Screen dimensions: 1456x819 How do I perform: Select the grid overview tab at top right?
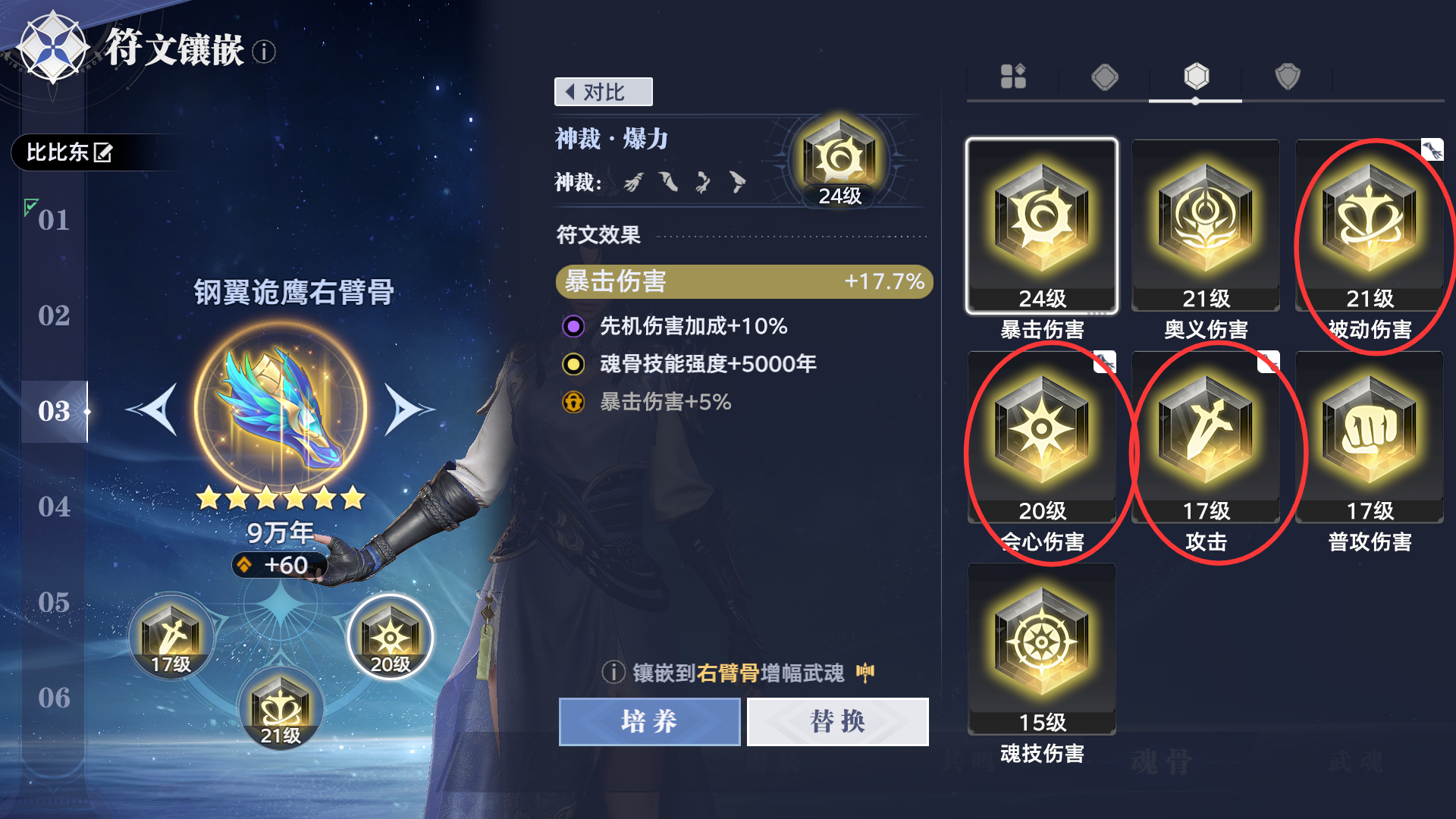pyautogui.click(x=1012, y=77)
